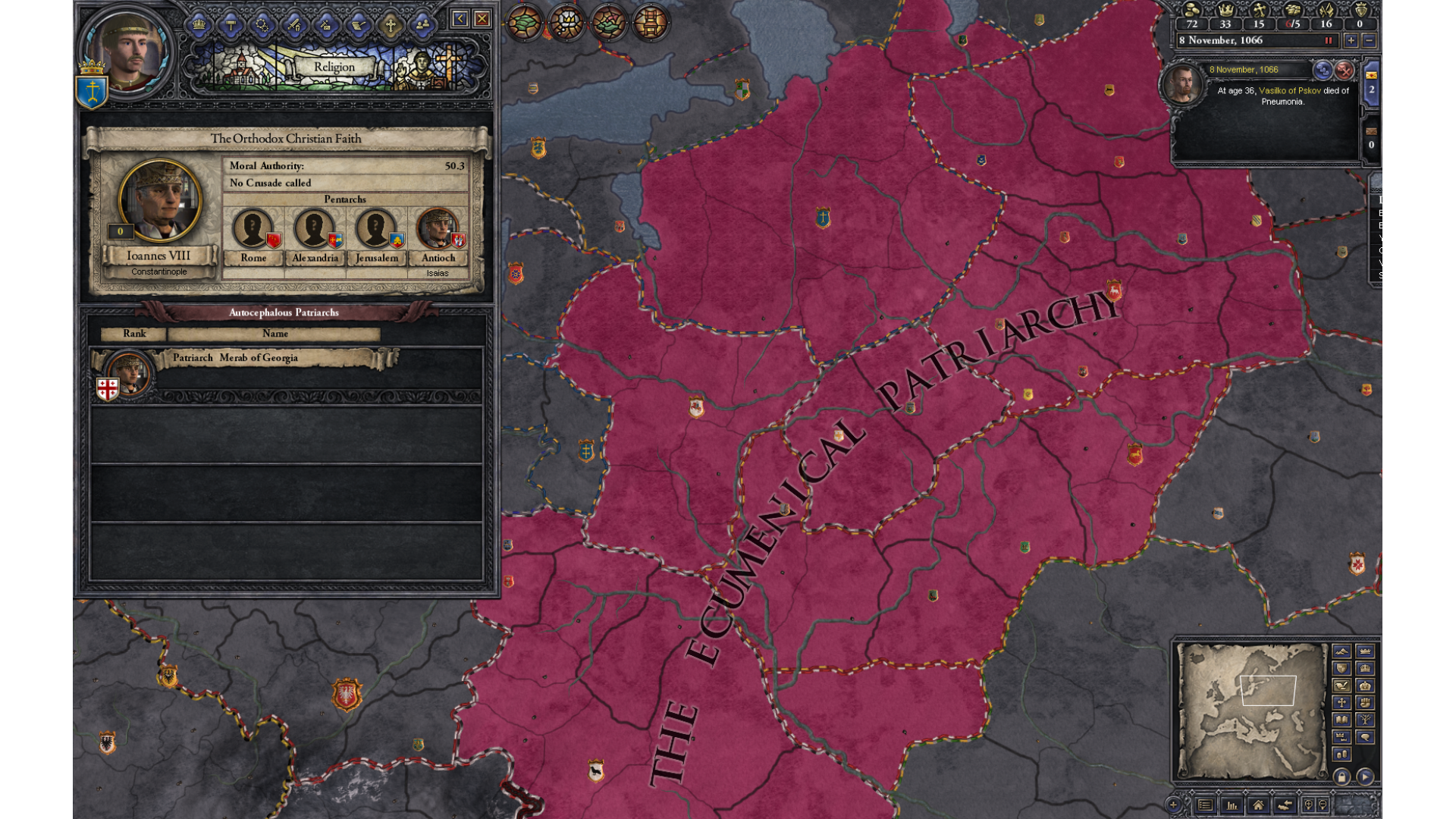Toggle pause on the date bar
Screen dimensions: 1456x819
1328,41
